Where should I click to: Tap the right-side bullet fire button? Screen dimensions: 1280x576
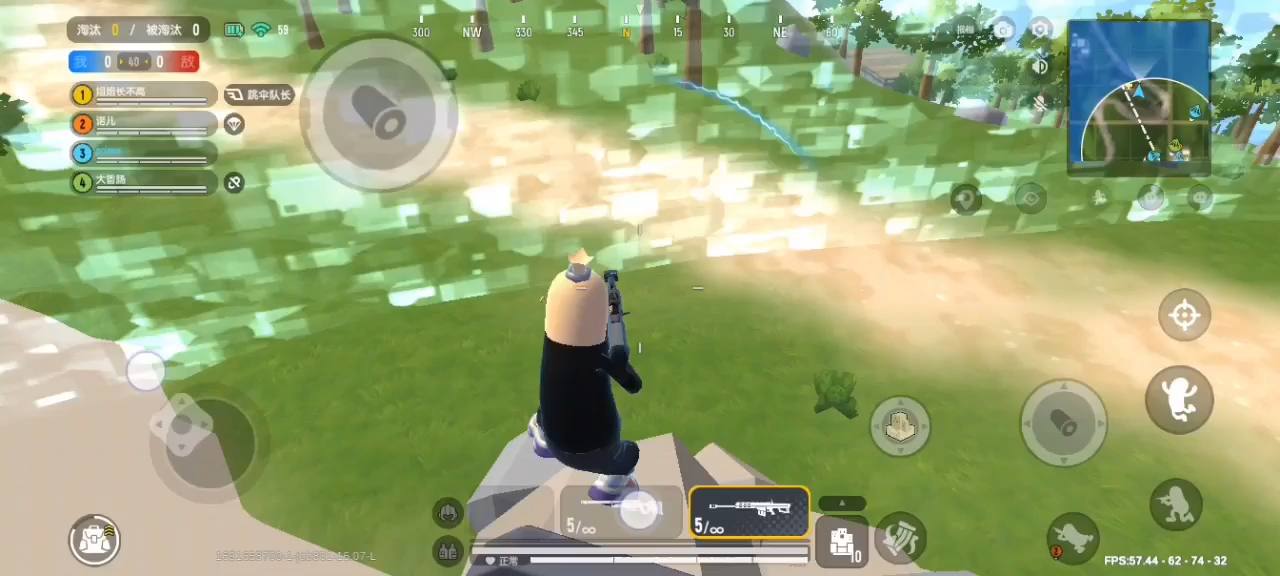coord(1063,423)
